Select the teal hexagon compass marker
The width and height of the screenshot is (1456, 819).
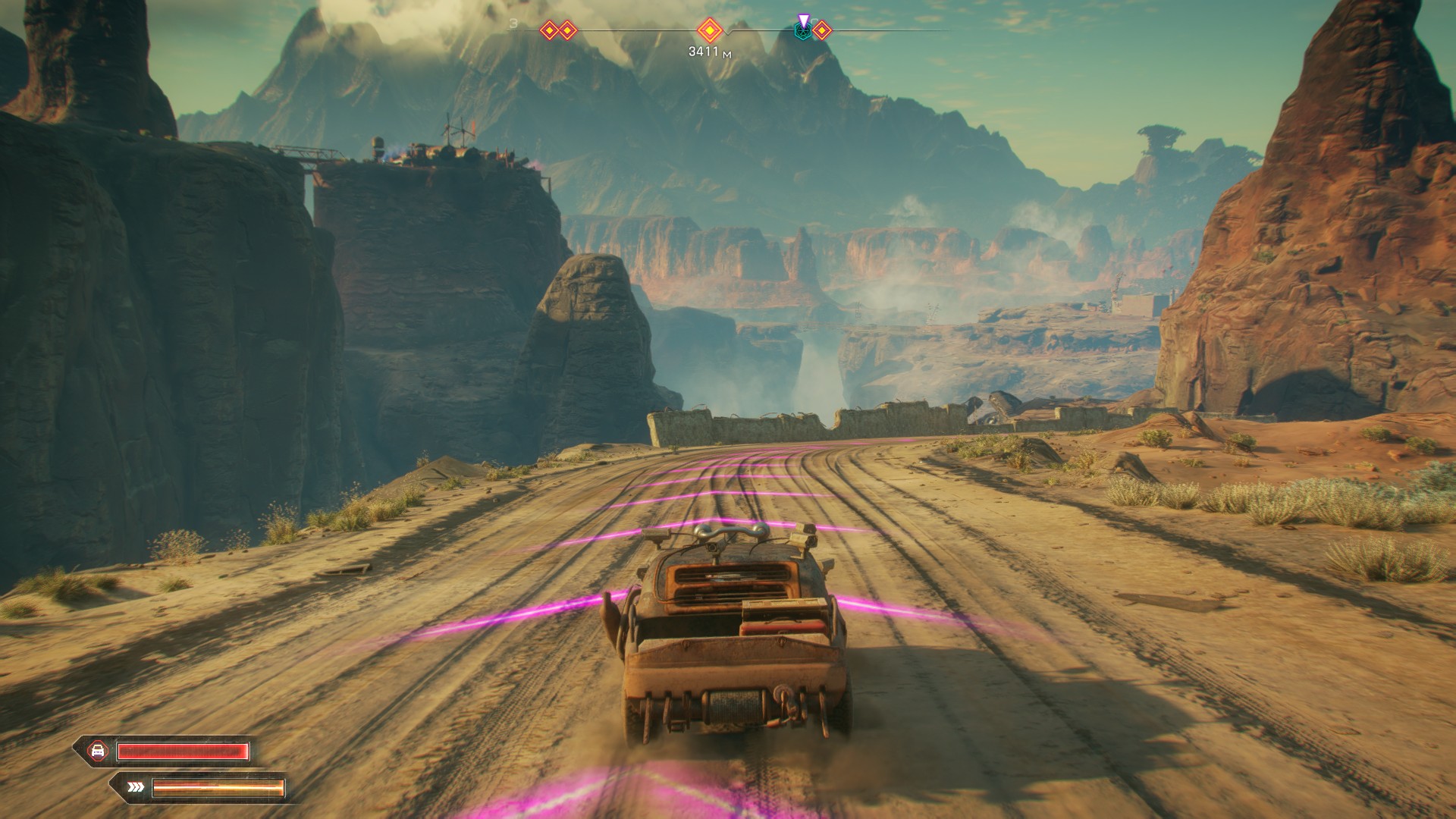pyautogui.click(x=802, y=32)
